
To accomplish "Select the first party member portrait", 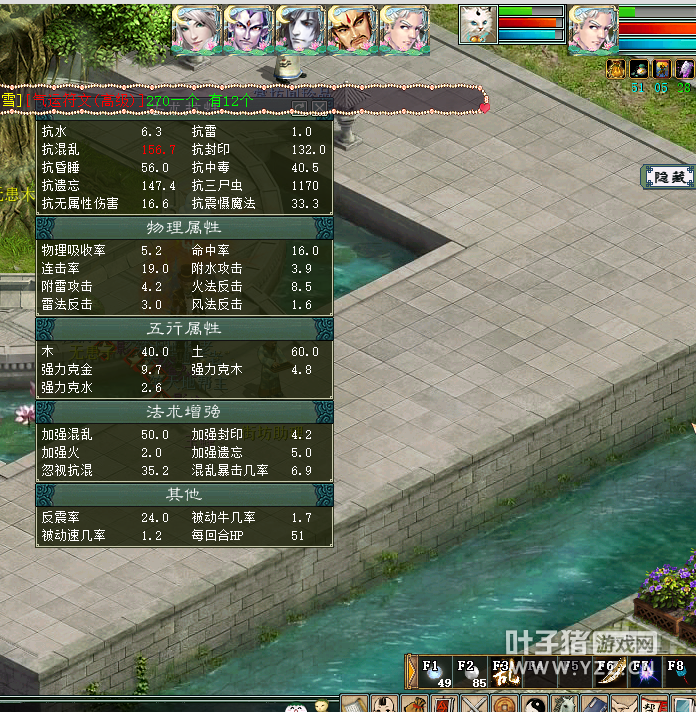I will click(x=196, y=30).
